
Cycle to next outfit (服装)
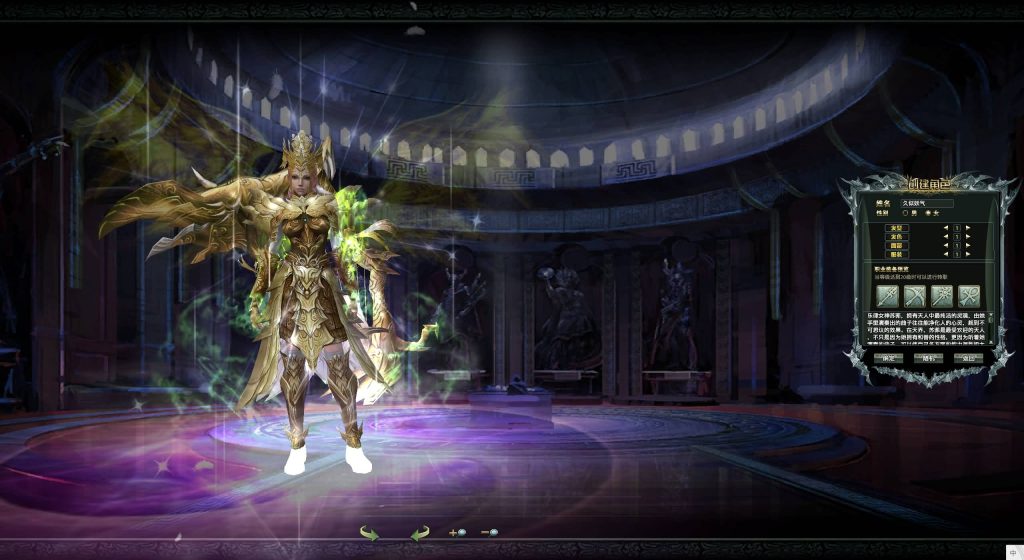968,254
